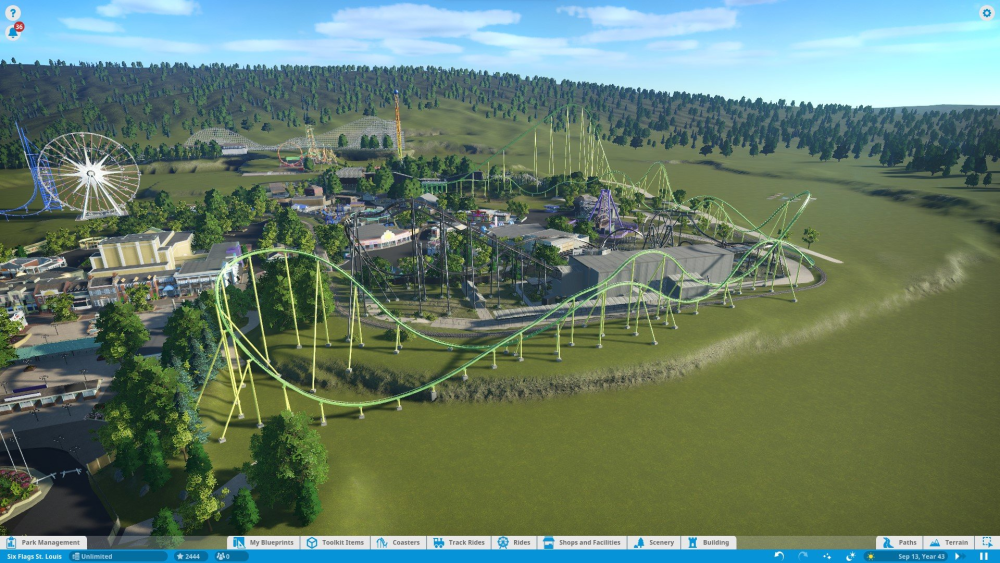
Task: Show notifications via the bell icon
Action: 13,32
